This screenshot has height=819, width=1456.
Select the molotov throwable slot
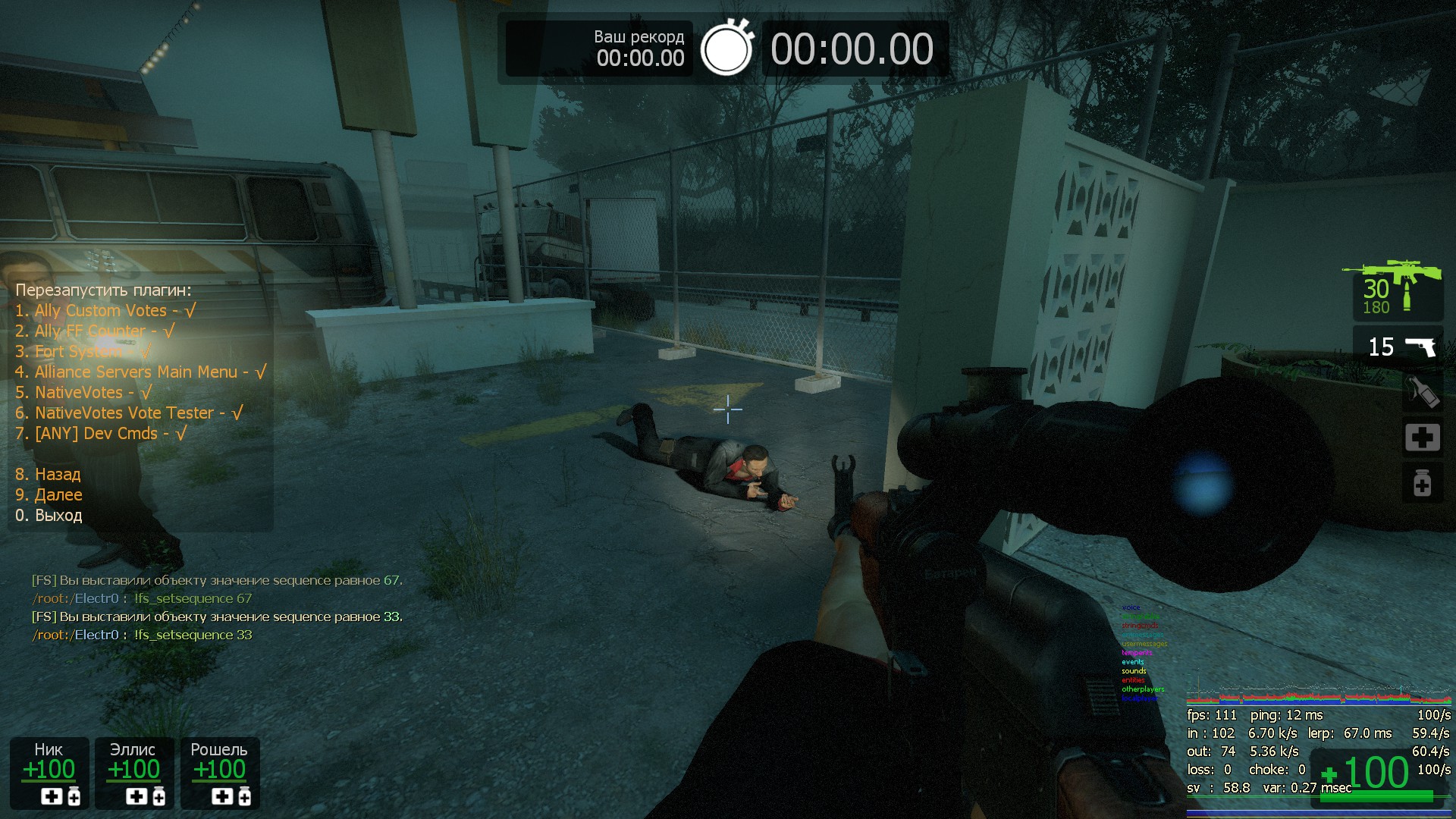[x=1421, y=393]
